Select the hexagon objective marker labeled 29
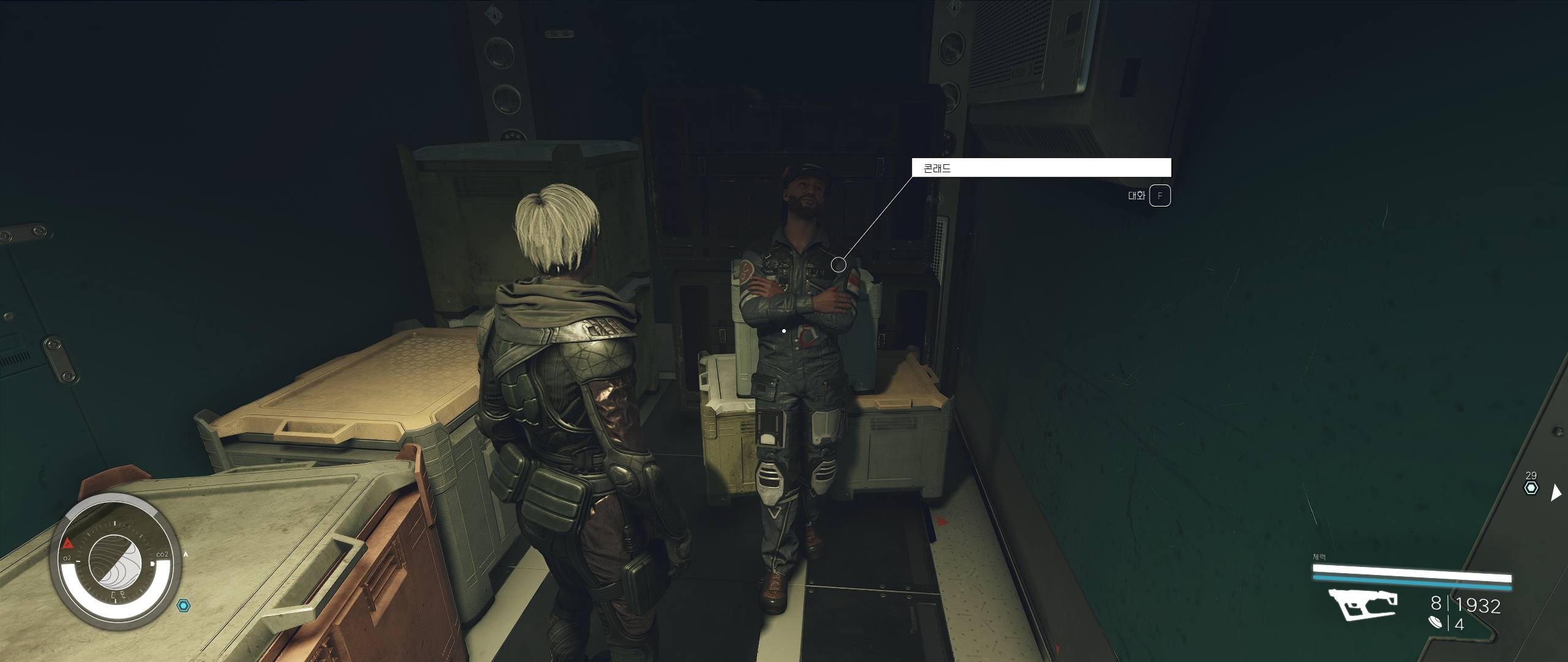Viewport: 1568px width, 662px height. [1531, 488]
